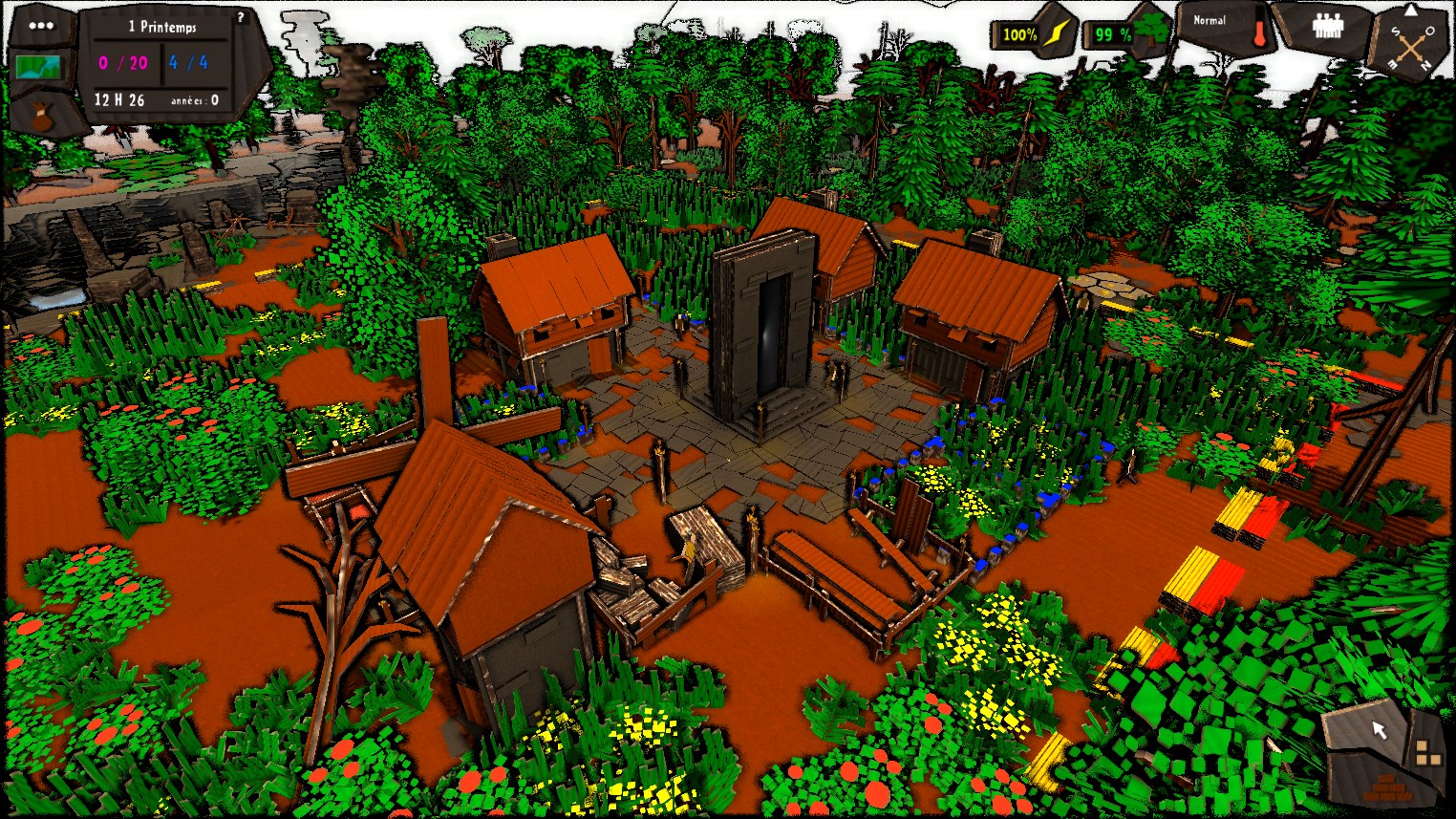
Task: Open the building placement grid tool
Action: click(x=1429, y=753)
